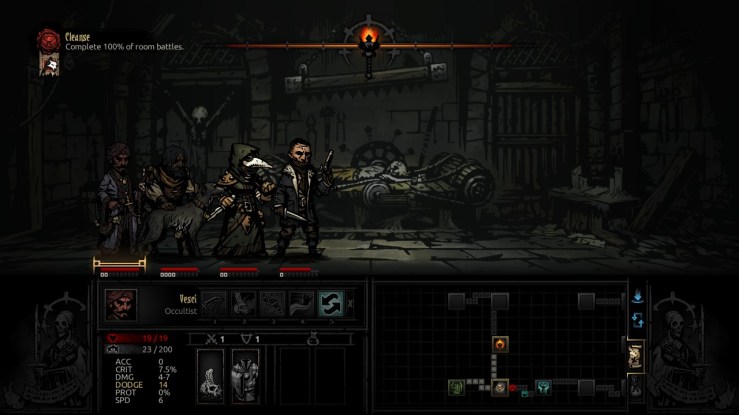This screenshot has width=739, height=415.
Task: Switch to the map scroll tab
Action: pos(634,355)
